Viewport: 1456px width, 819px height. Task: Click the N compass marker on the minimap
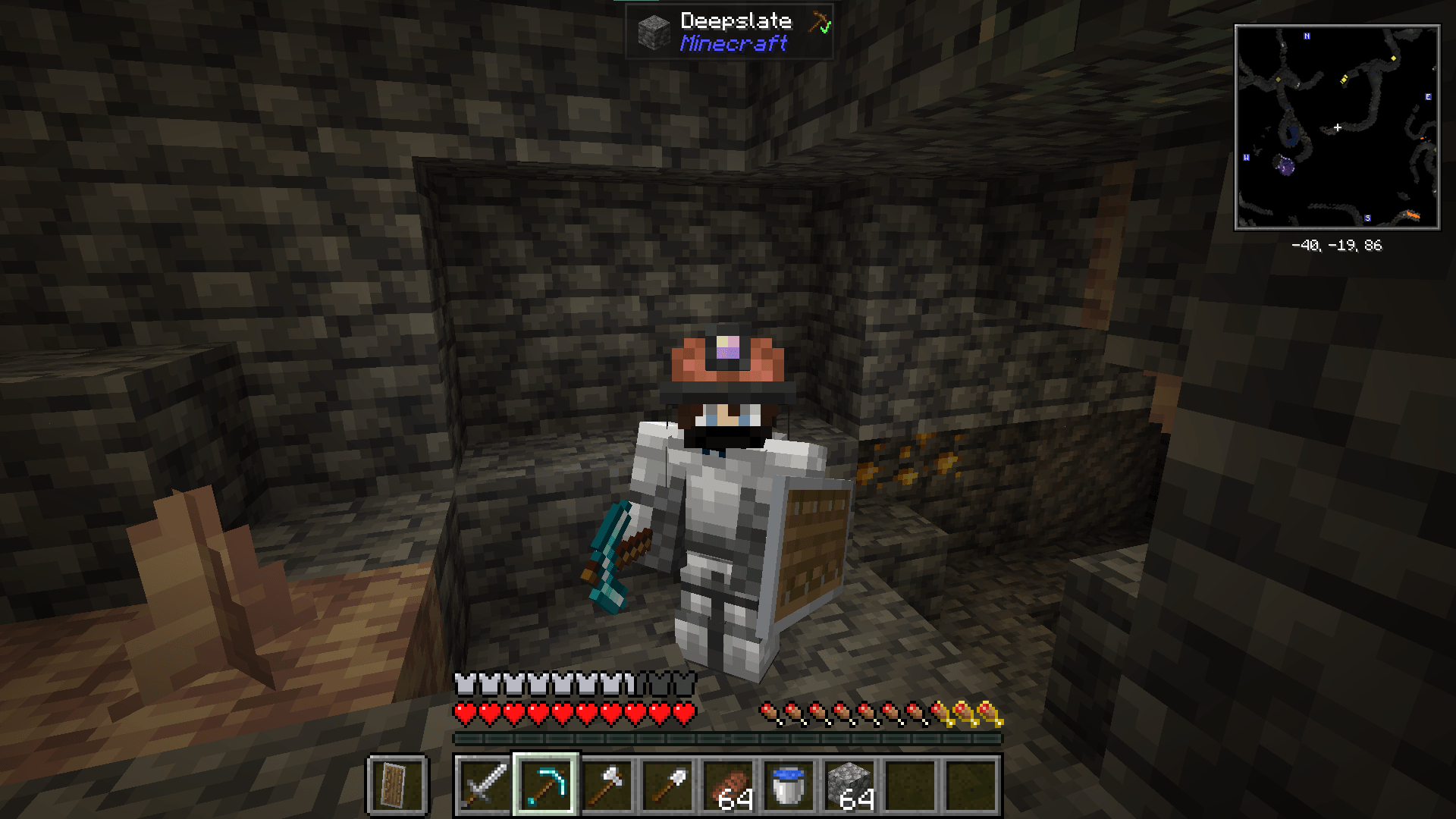[1307, 36]
